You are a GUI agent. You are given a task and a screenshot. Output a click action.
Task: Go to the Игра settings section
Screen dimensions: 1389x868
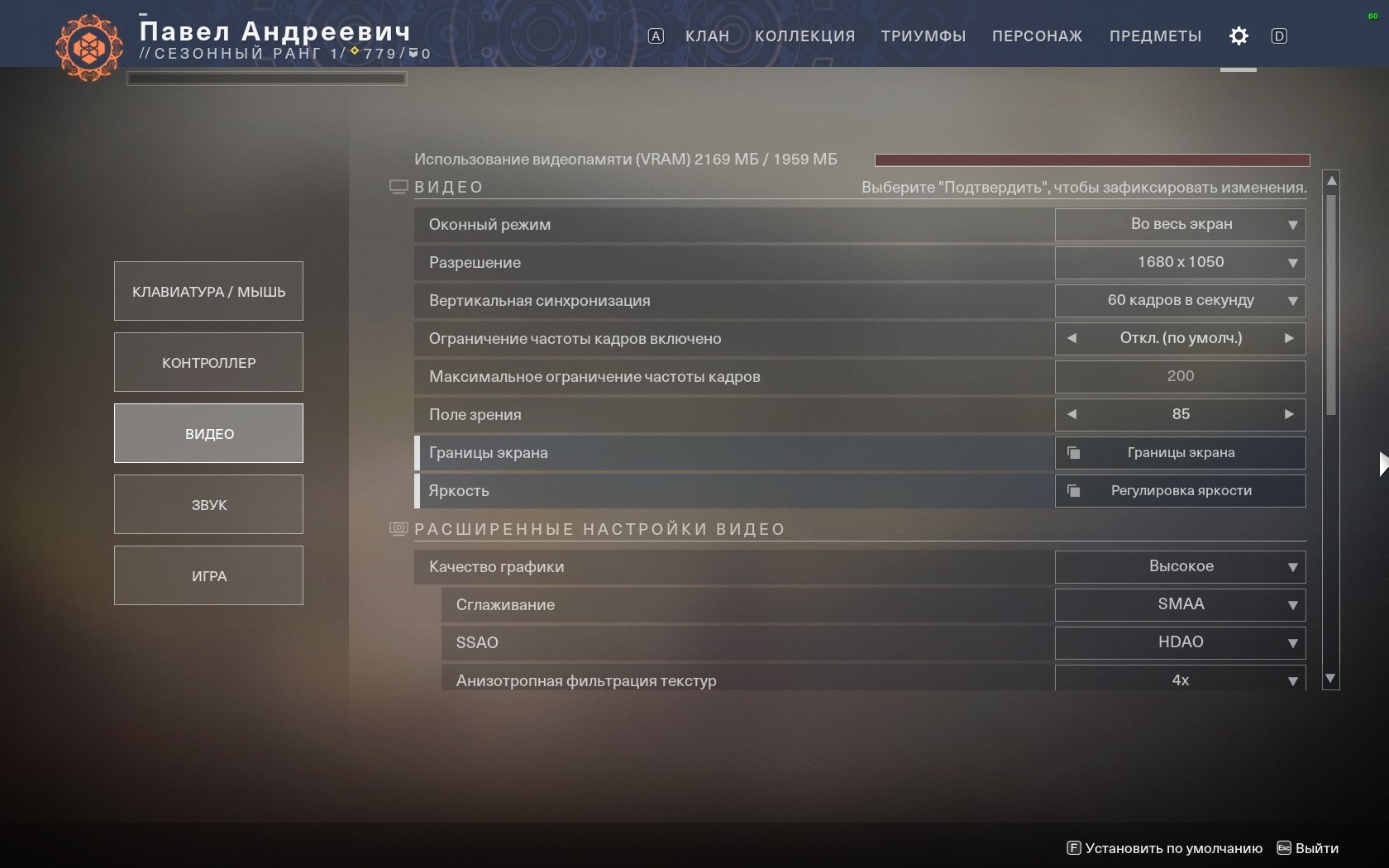point(208,575)
